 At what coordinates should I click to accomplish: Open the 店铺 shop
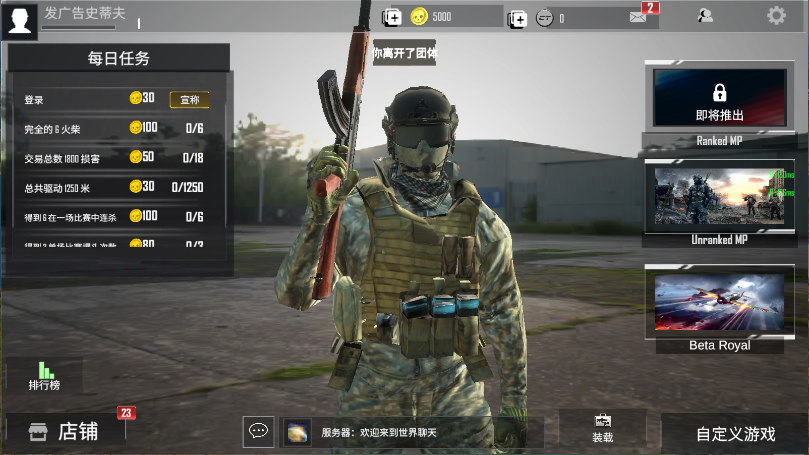tap(65, 431)
